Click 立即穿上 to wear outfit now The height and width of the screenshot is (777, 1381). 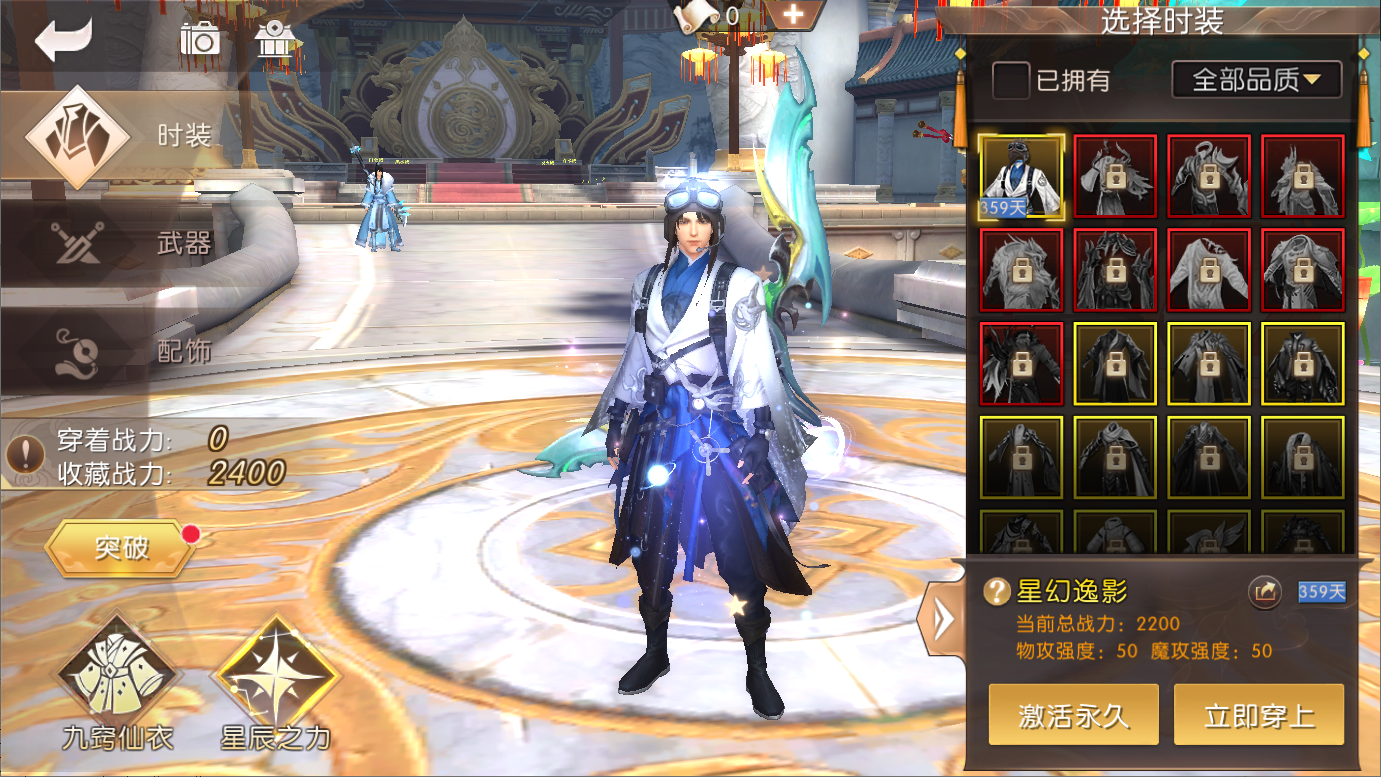[1259, 715]
